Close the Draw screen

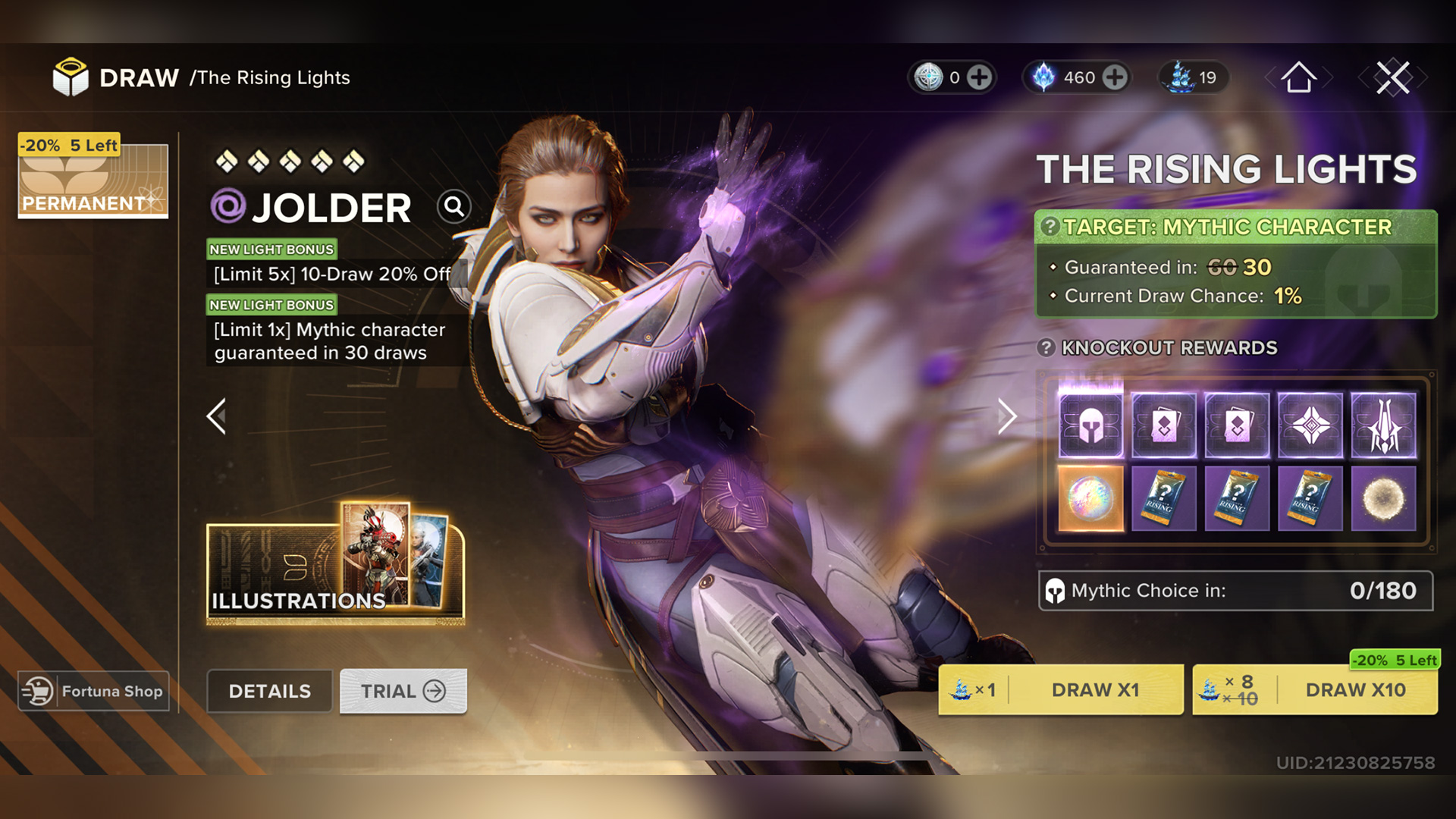(1393, 77)
